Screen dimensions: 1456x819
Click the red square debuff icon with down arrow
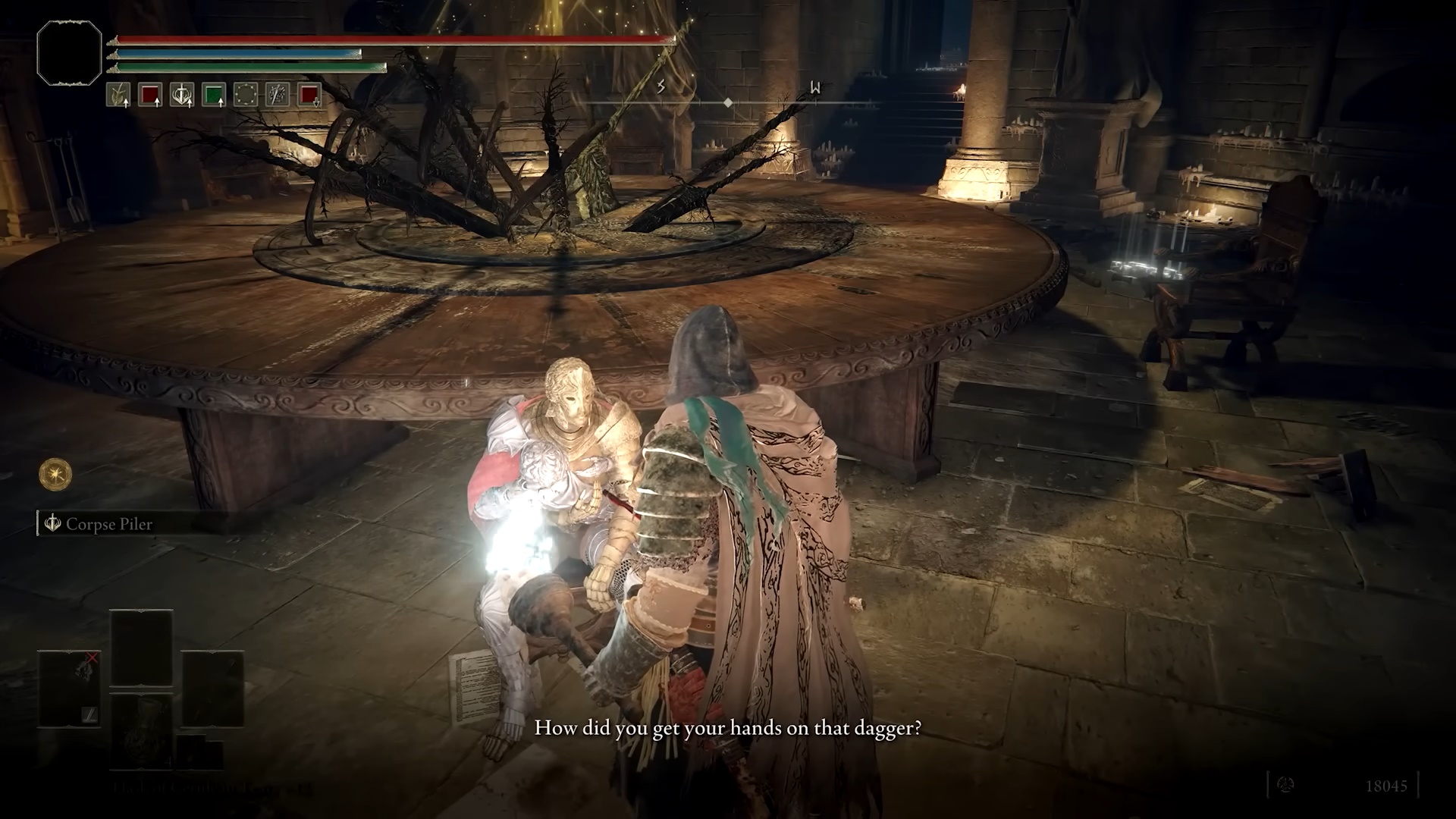tap(309, 95)
